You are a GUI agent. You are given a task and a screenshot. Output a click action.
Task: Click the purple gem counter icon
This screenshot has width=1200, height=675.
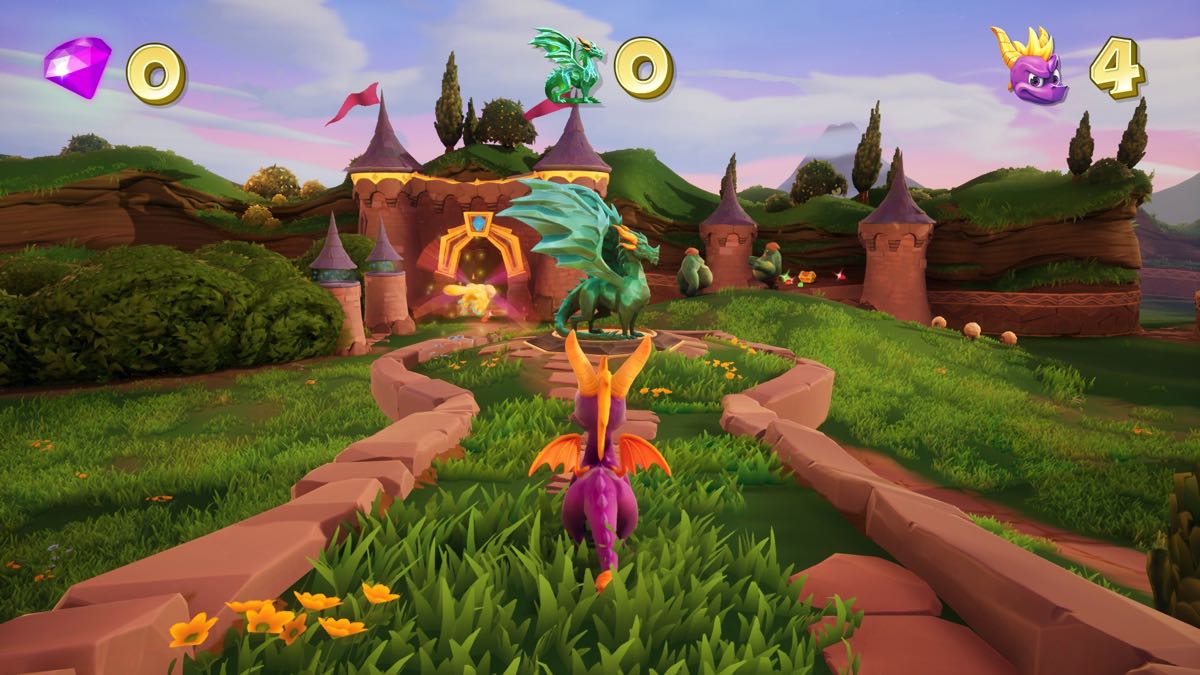(x=77, y=67)
